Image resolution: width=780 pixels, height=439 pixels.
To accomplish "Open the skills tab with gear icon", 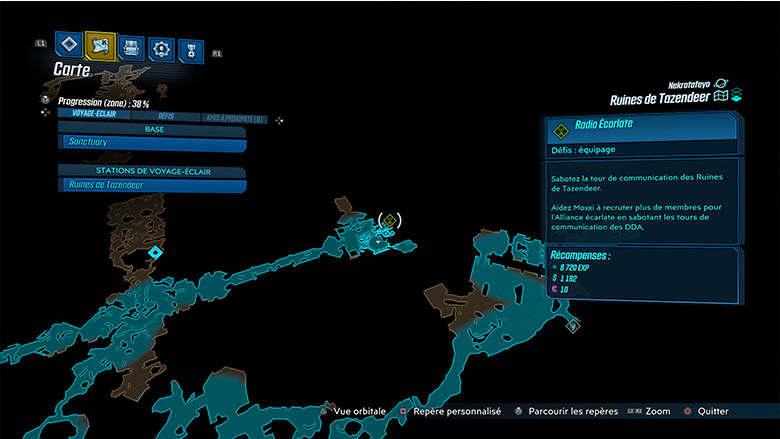I will coord(160,49).
